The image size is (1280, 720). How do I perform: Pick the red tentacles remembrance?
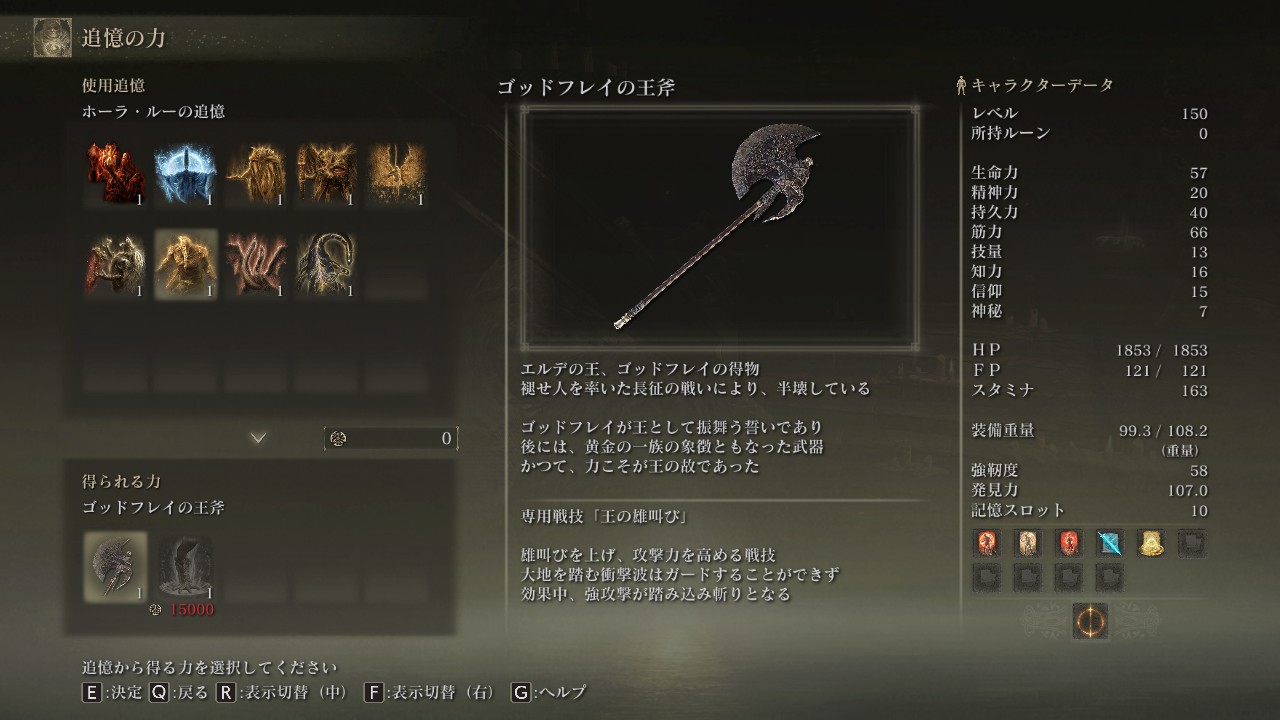click(x=256, y=263)
